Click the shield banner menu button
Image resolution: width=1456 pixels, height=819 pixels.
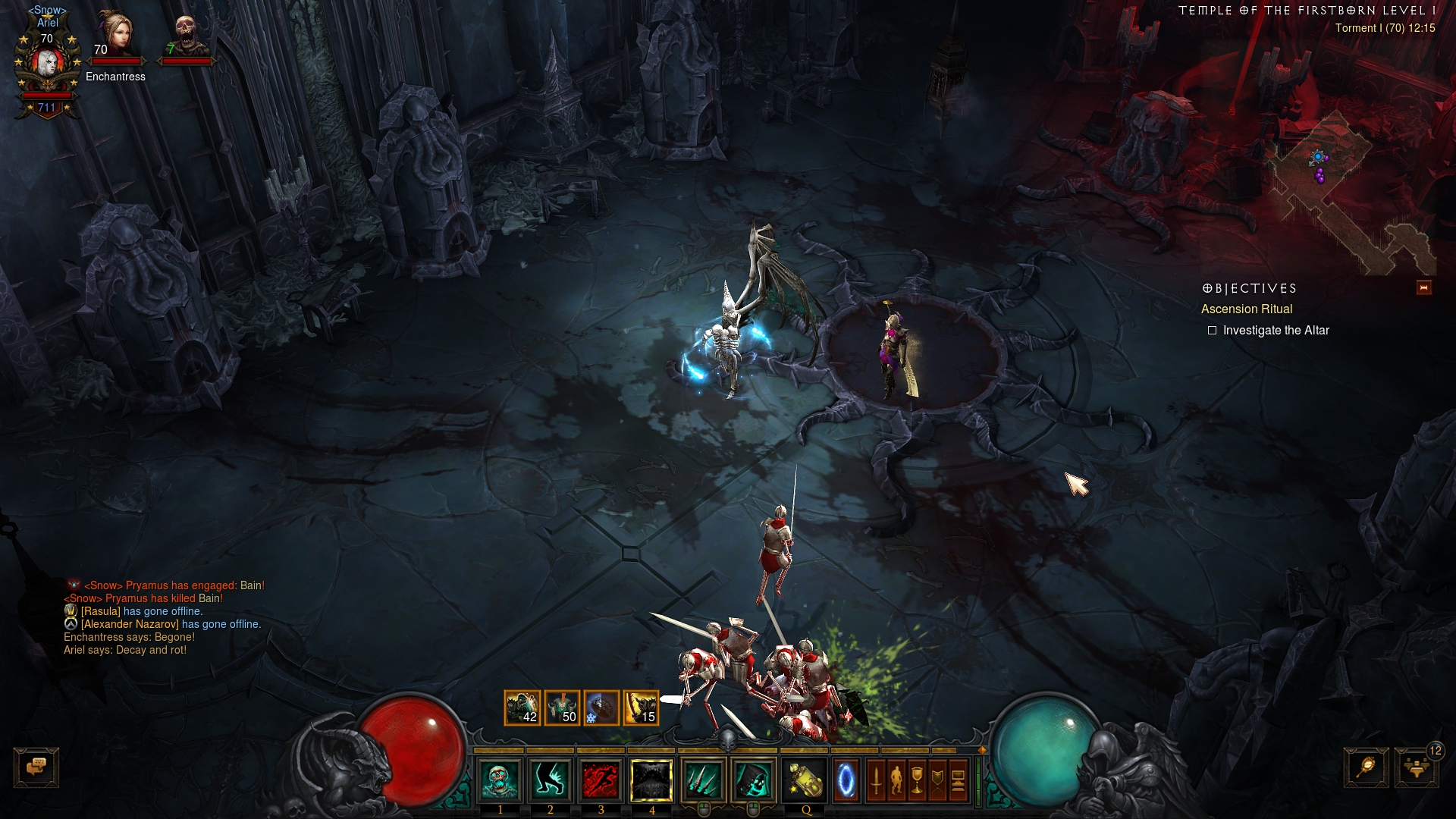pyautogui.click(x=937, y=780)
